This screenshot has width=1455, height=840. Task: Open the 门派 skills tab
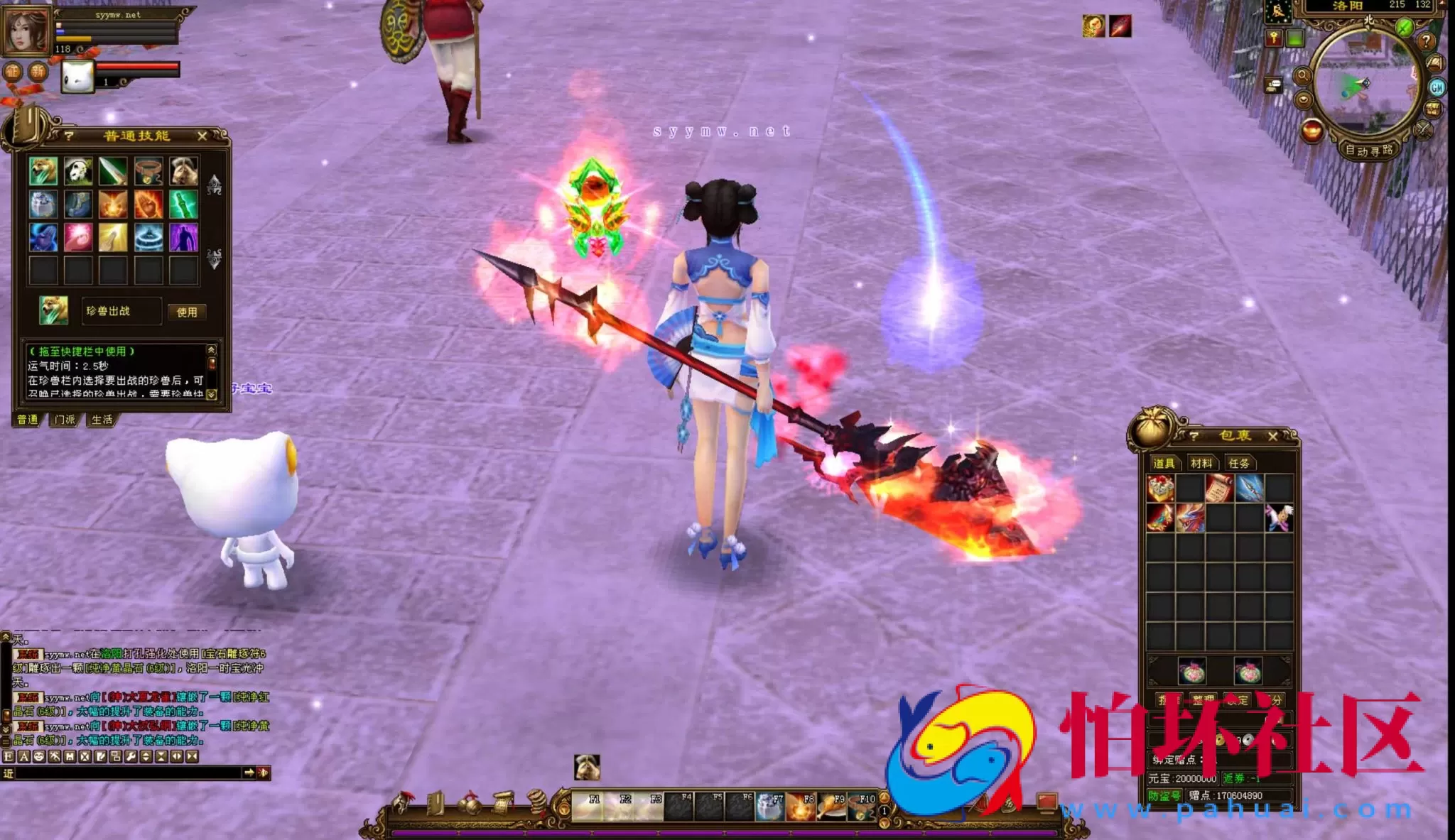coord(65,420)
